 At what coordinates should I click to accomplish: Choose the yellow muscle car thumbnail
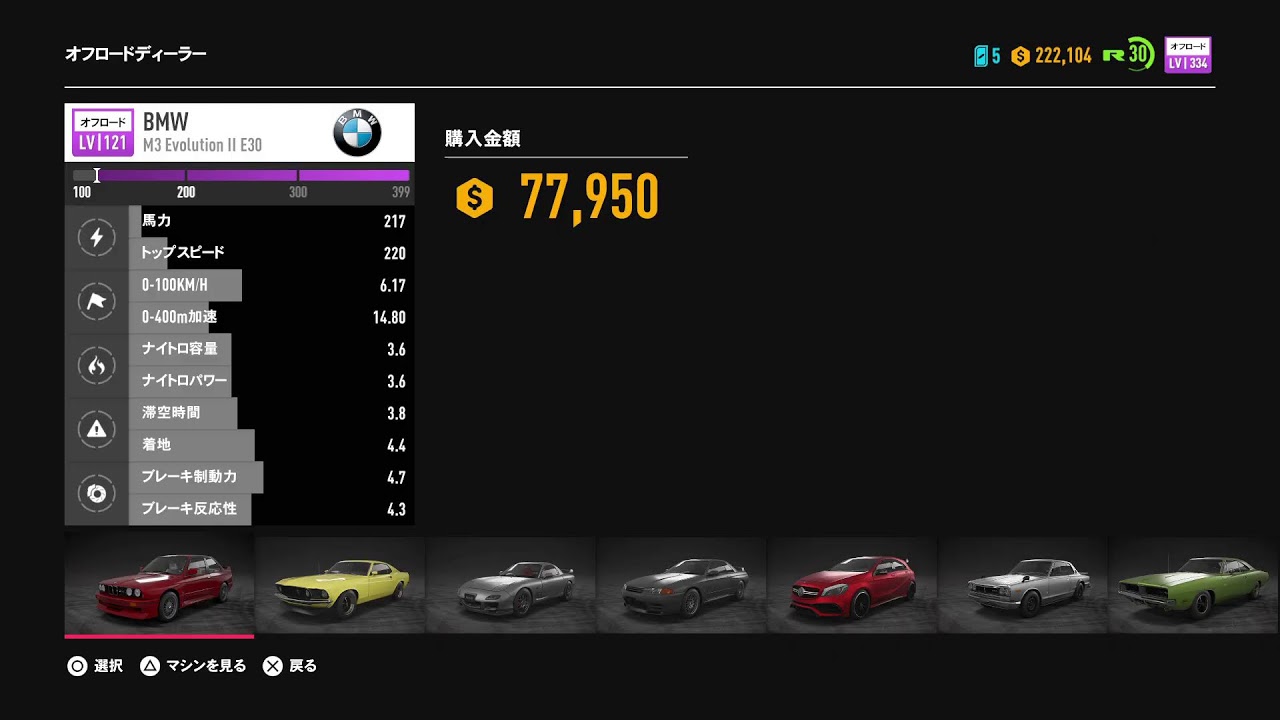pos(340,585)
